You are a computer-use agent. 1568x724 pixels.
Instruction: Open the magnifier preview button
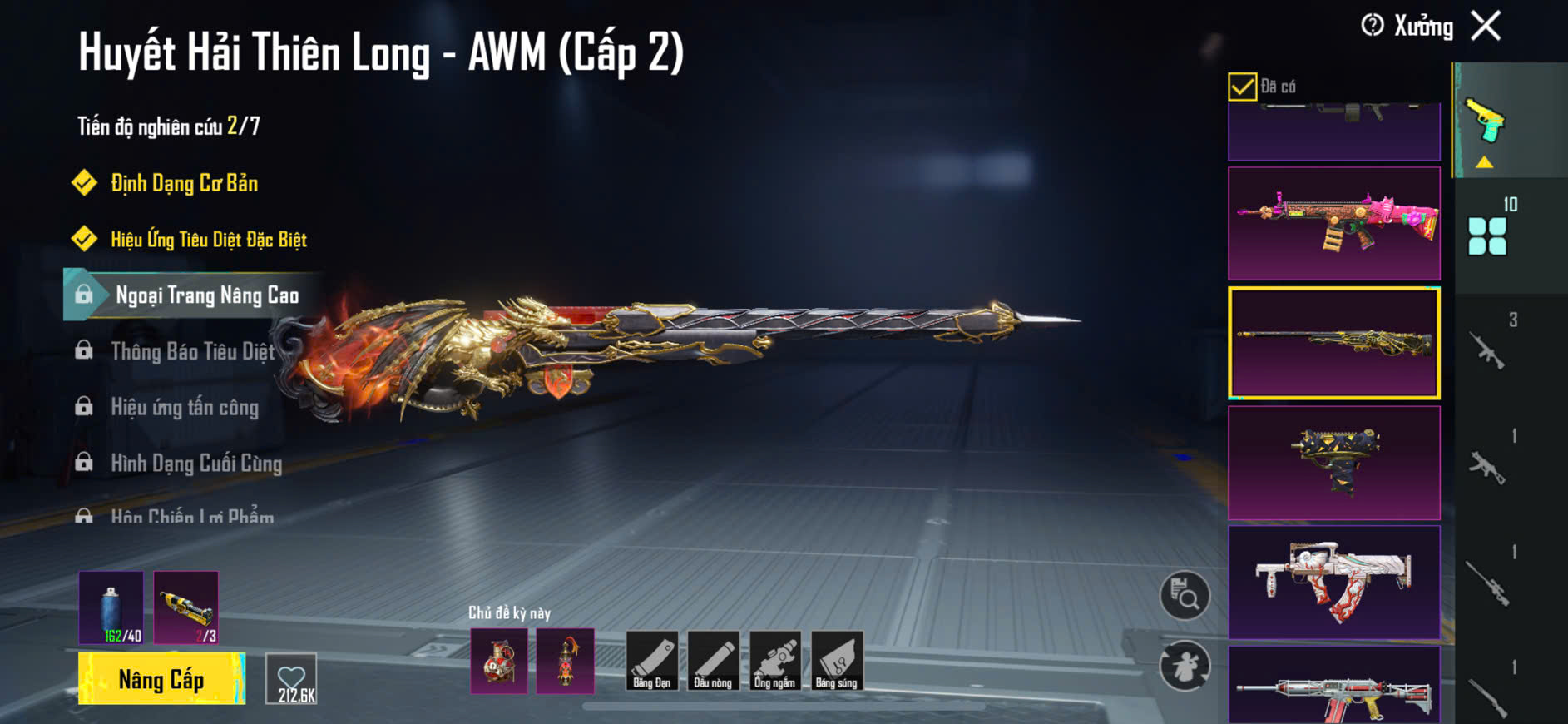click(x=1185, y=595)
